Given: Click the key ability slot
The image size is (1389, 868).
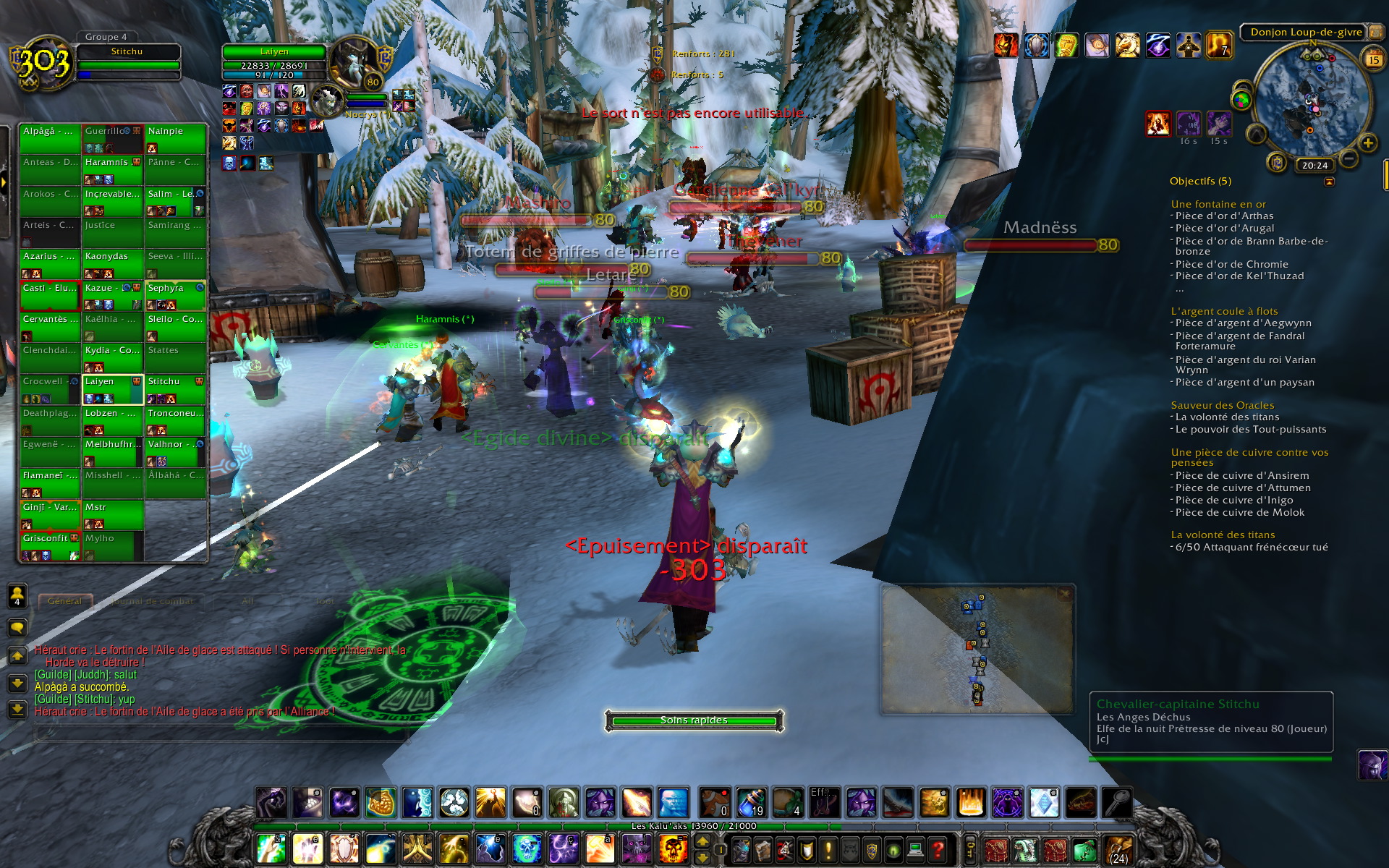Looking at the screenshot, I should 1118,802.
